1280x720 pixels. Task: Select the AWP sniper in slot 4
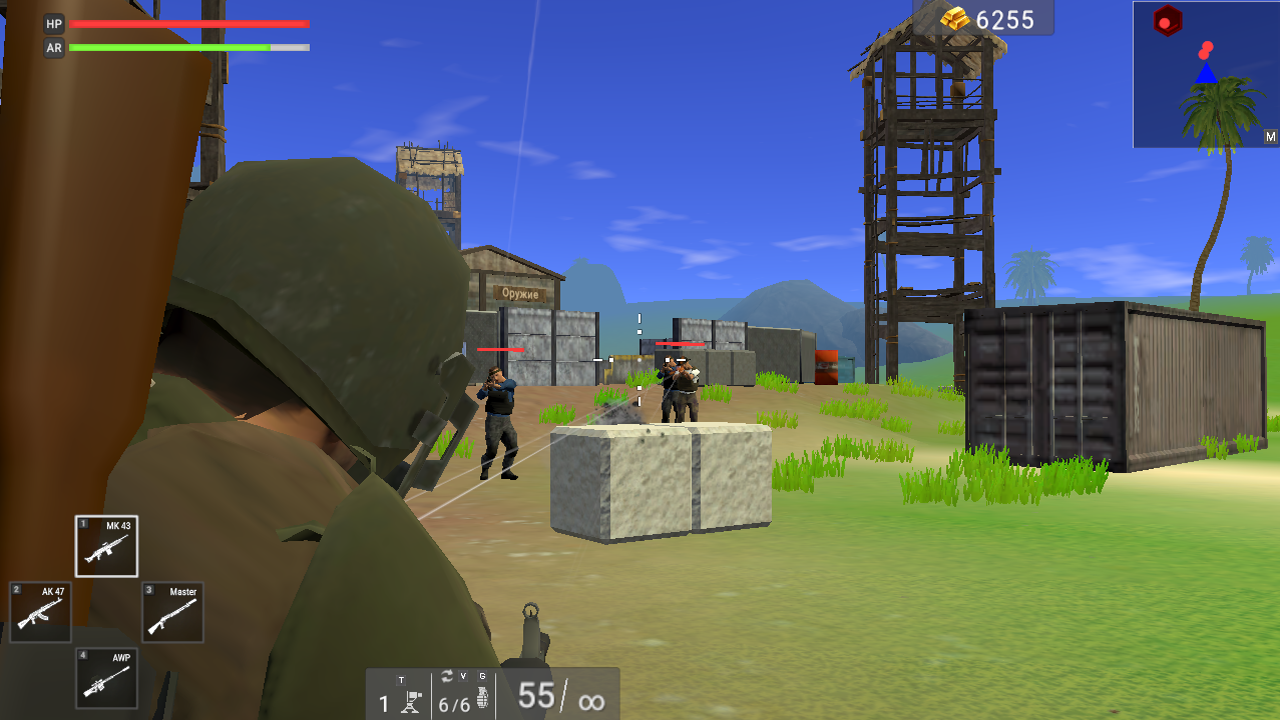click(x=106, y=677)
